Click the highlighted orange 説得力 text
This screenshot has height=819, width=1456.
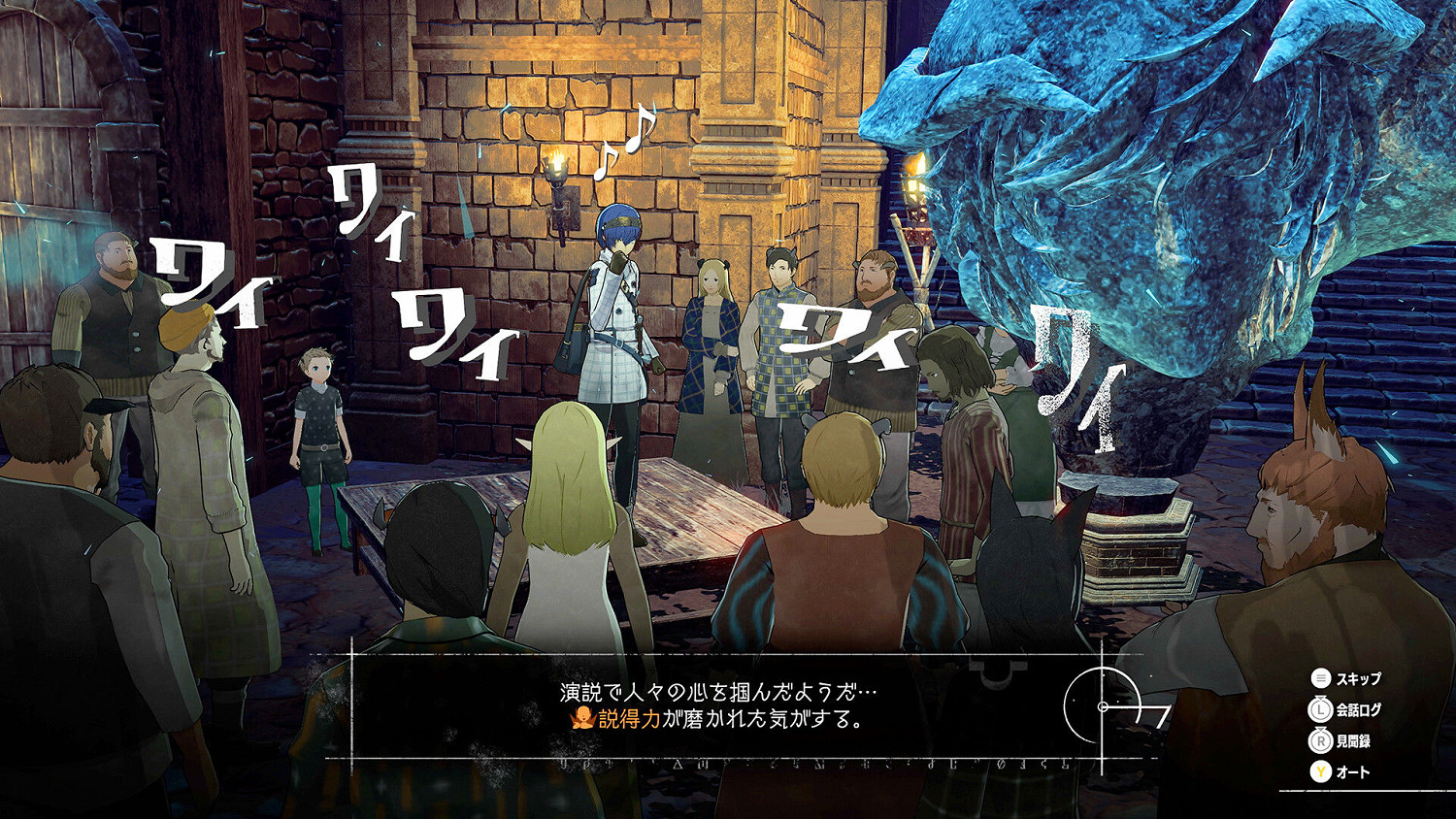[629, 718]
